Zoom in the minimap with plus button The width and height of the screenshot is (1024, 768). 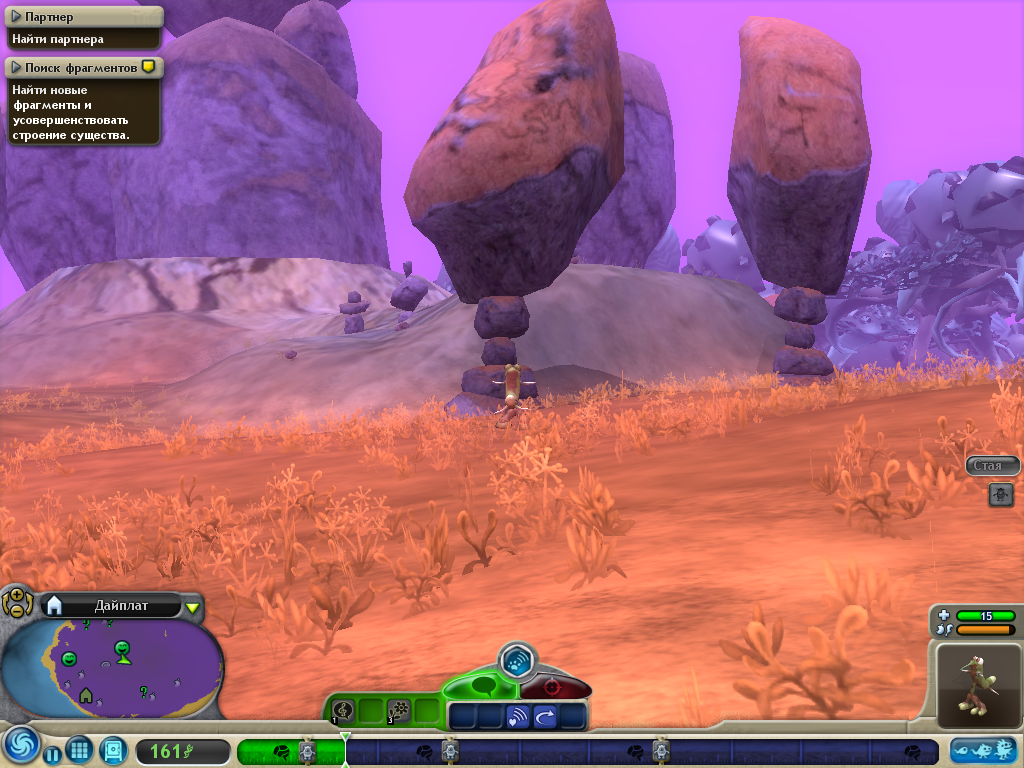16,596
